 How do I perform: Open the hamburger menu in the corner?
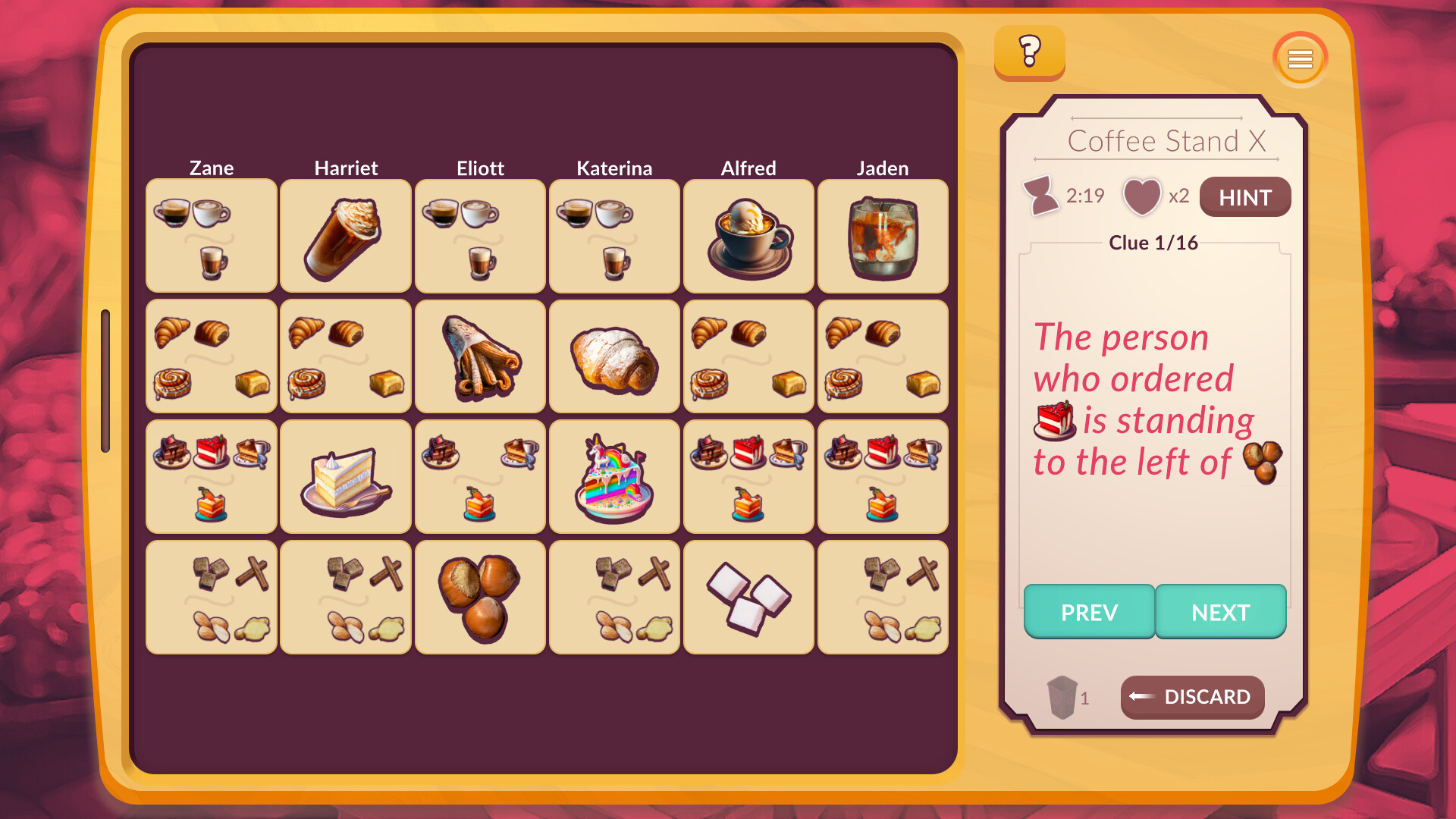click(1300, 58)
